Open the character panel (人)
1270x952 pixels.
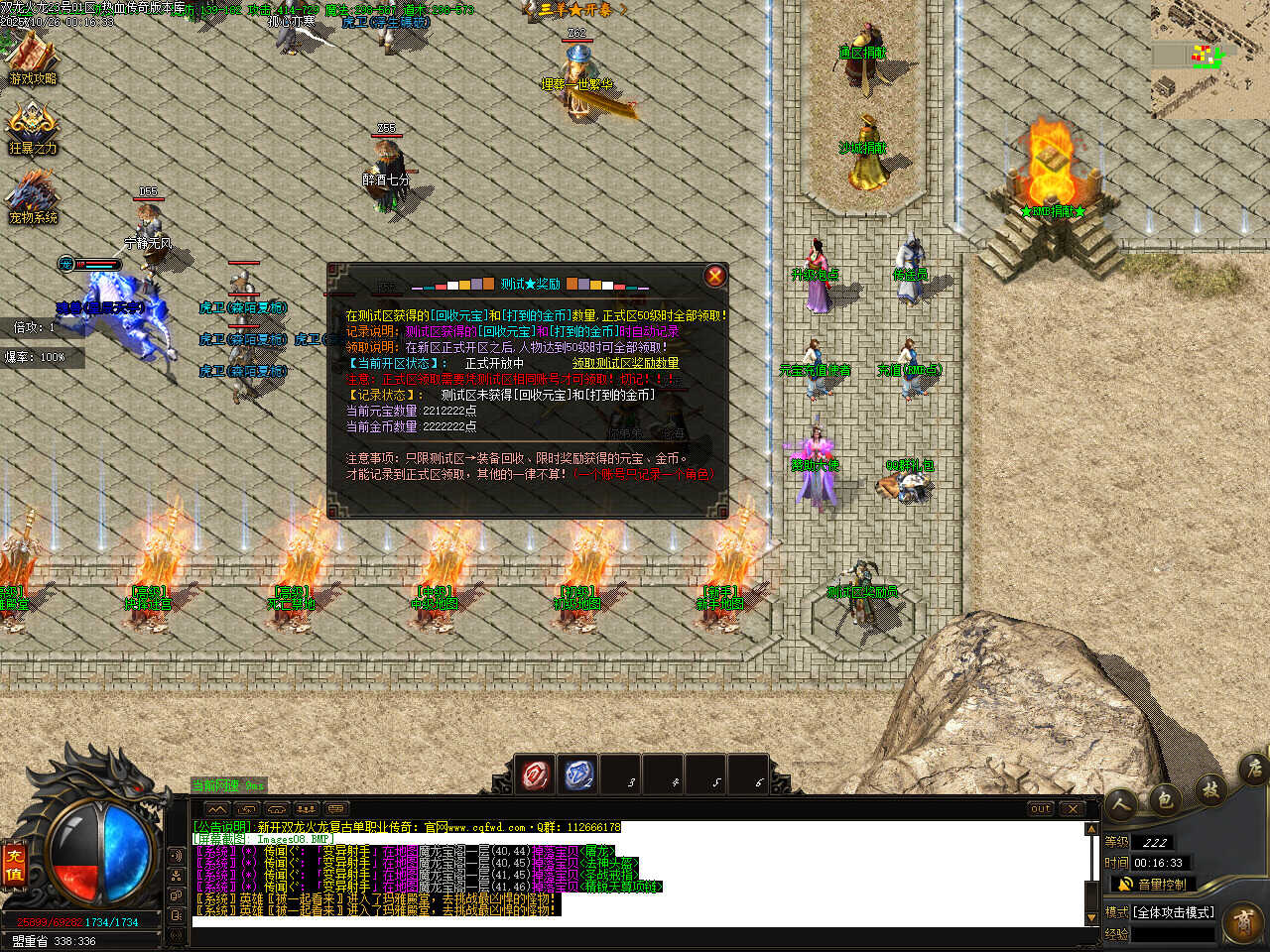1121,803
